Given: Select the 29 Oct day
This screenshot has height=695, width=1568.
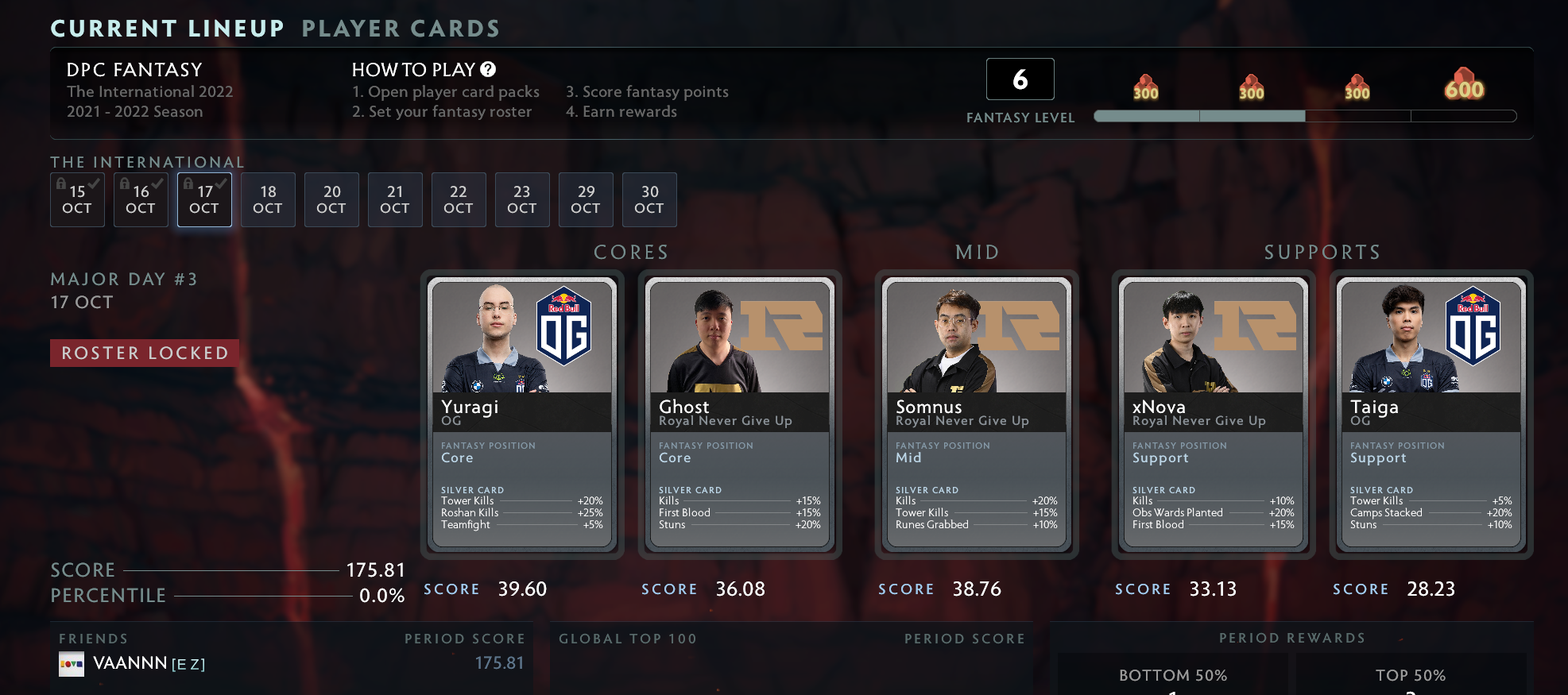Looking at the screenshot, I should 586,200.
